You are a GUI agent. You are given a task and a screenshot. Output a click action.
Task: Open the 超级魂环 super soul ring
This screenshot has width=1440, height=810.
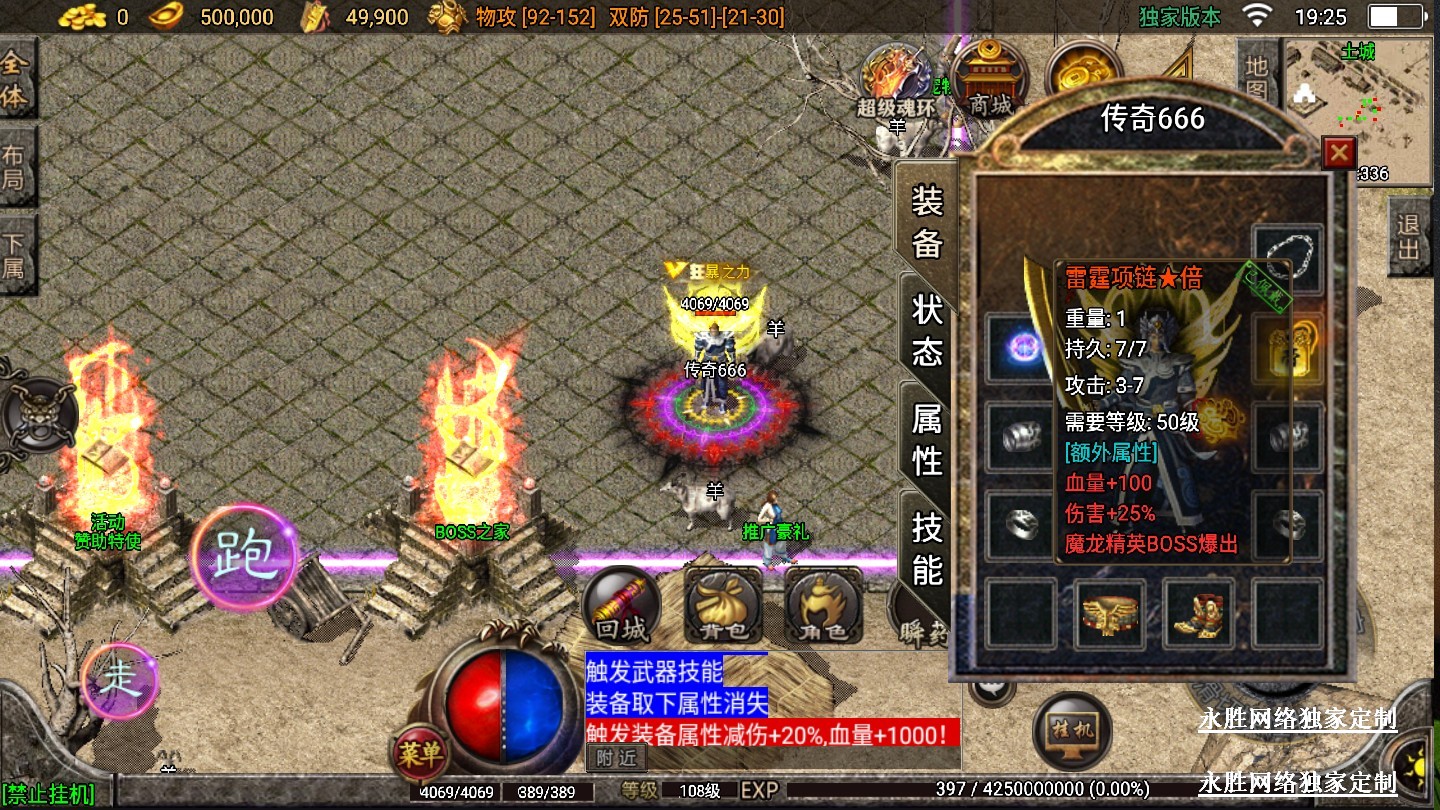pos(897,80)
